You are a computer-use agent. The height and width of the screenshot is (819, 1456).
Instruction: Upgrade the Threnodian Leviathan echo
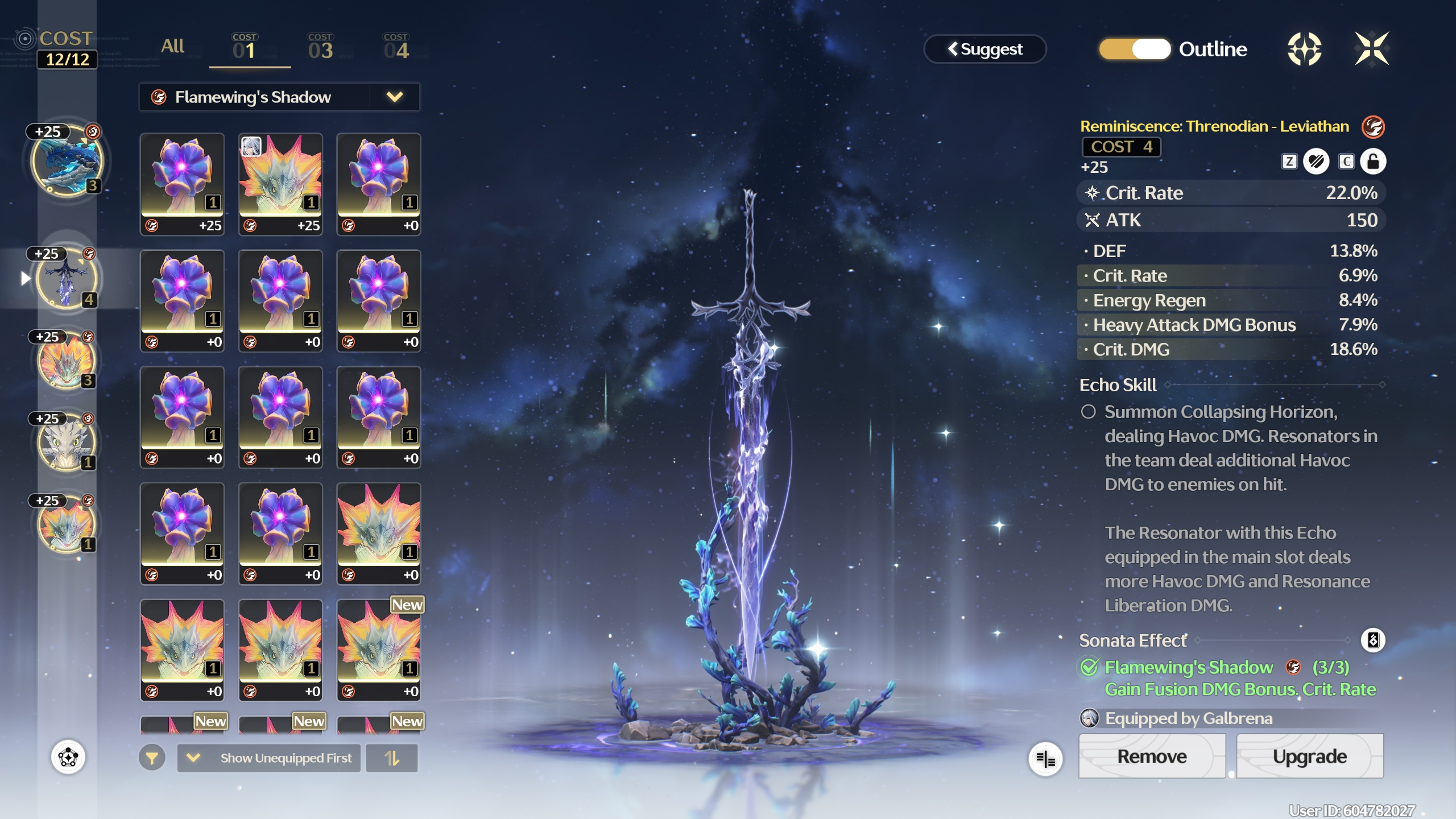click(x=1309, y=756)
